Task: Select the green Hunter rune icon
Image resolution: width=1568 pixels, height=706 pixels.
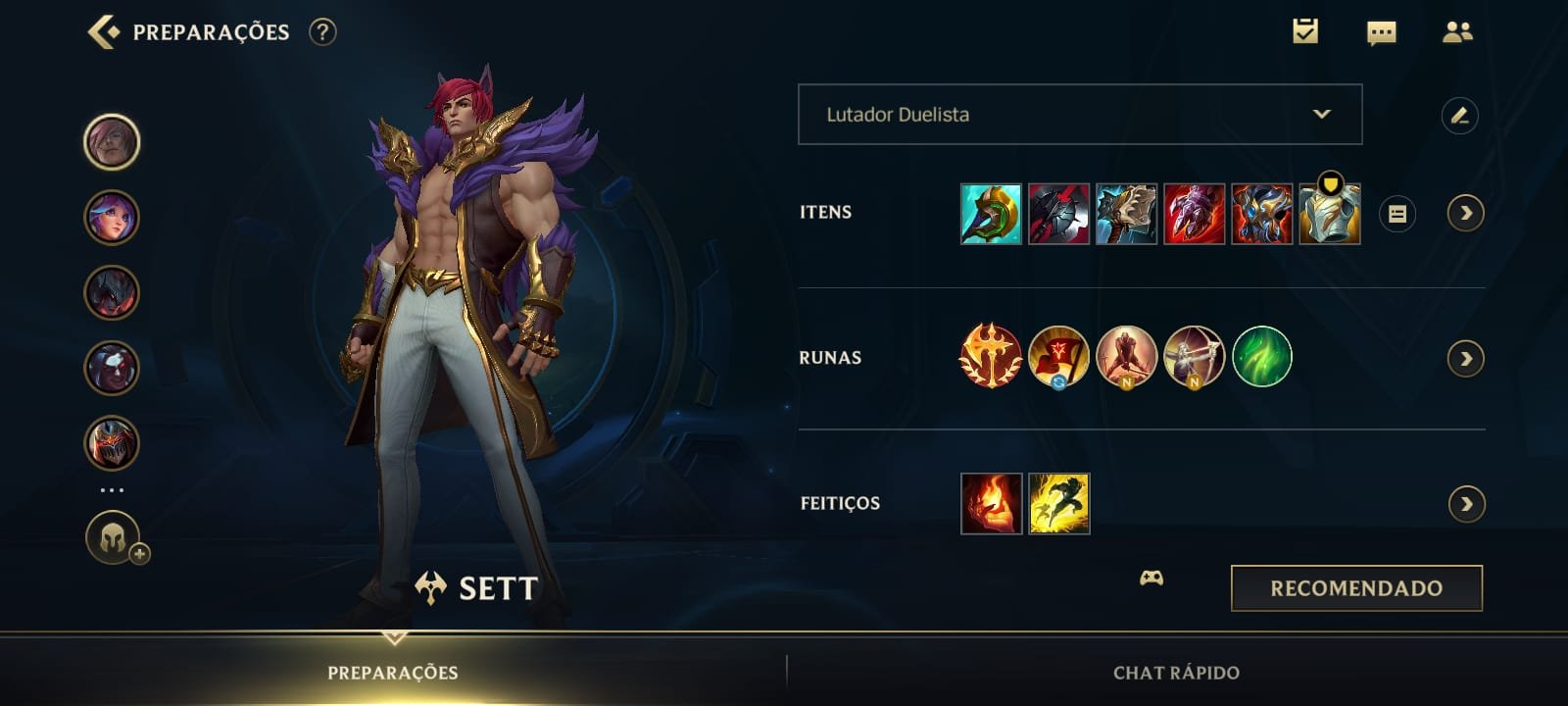Action: pos(1261,357)
